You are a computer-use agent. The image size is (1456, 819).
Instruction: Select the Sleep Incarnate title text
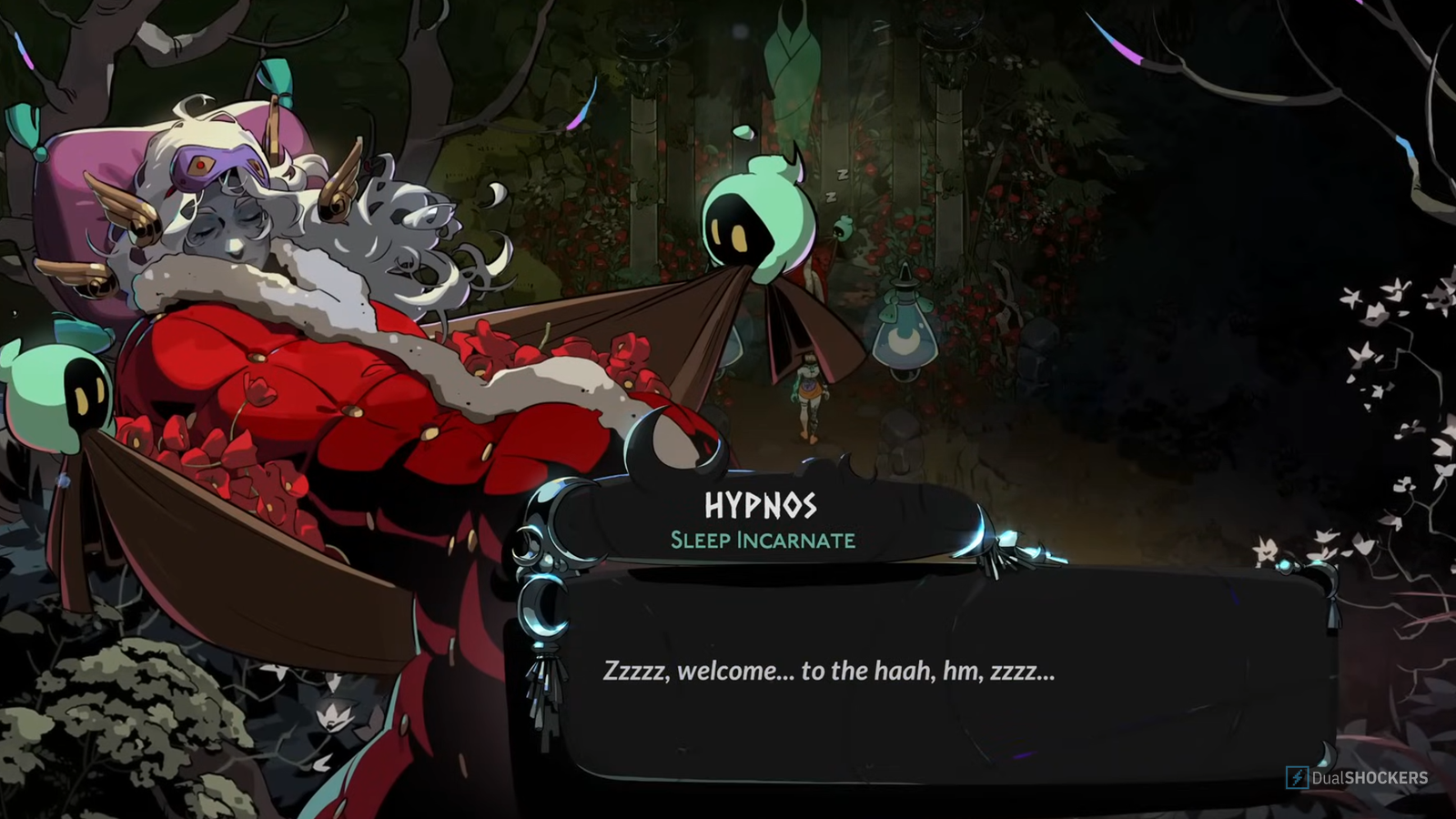[764, 539]
